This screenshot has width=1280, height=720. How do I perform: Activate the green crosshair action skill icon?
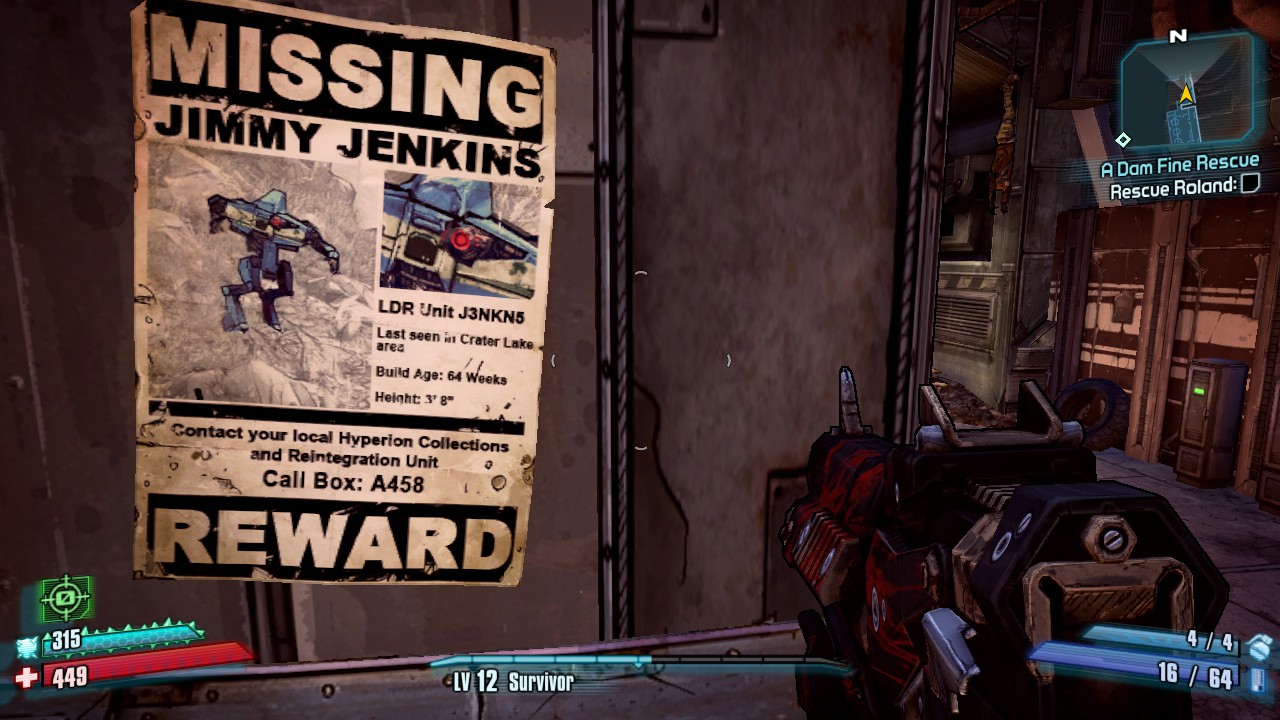(65, 599)
